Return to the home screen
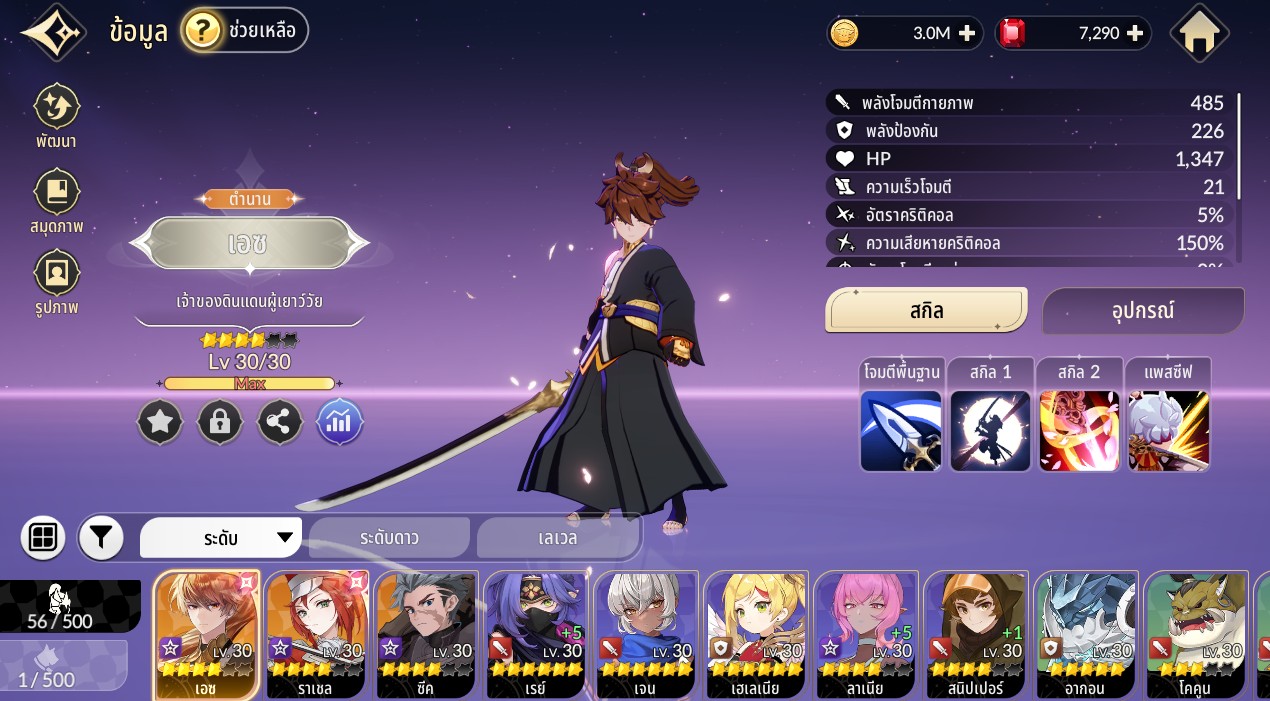This screenshot has height=701, width=1270. [1199, 34]
